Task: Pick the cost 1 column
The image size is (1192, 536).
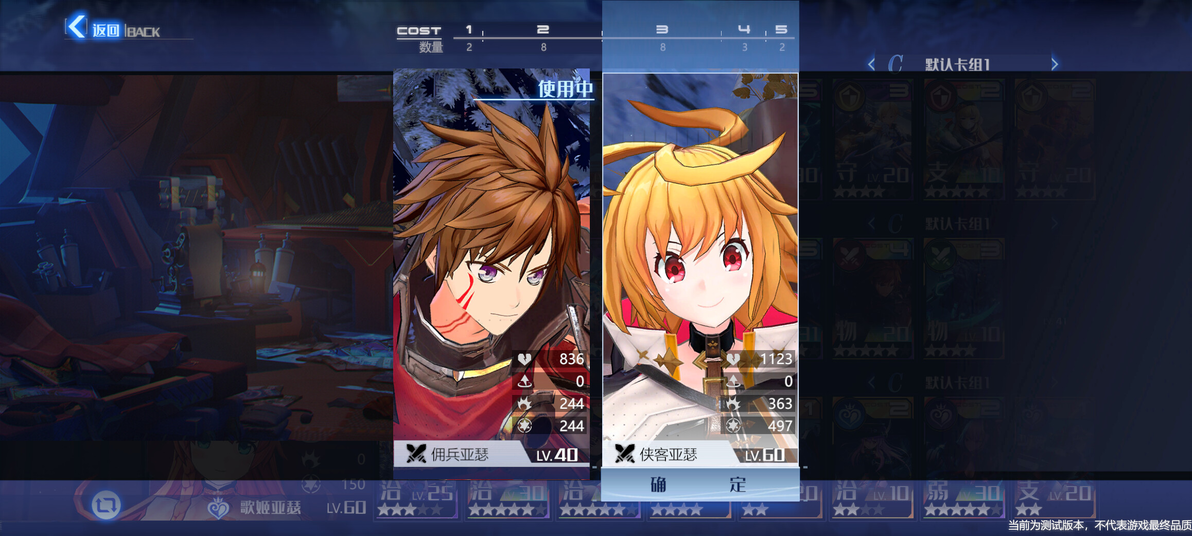Action: (x=469, y=37)
